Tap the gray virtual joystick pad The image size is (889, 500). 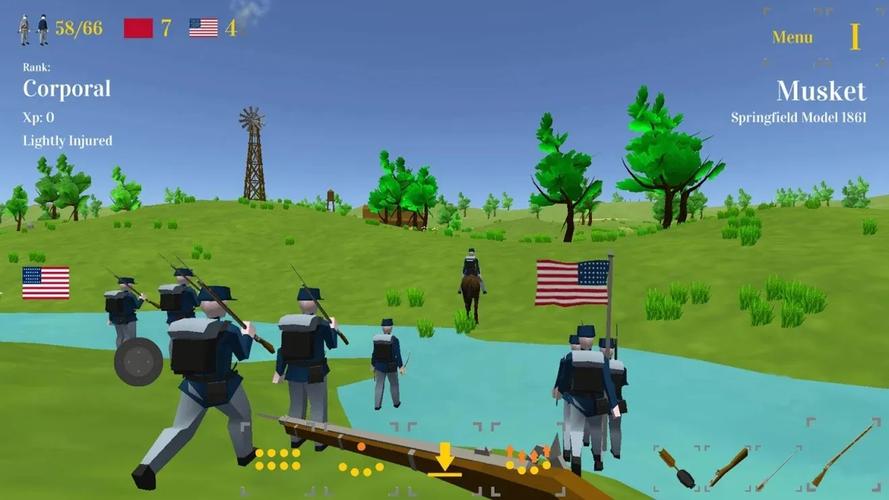(138, 362)
